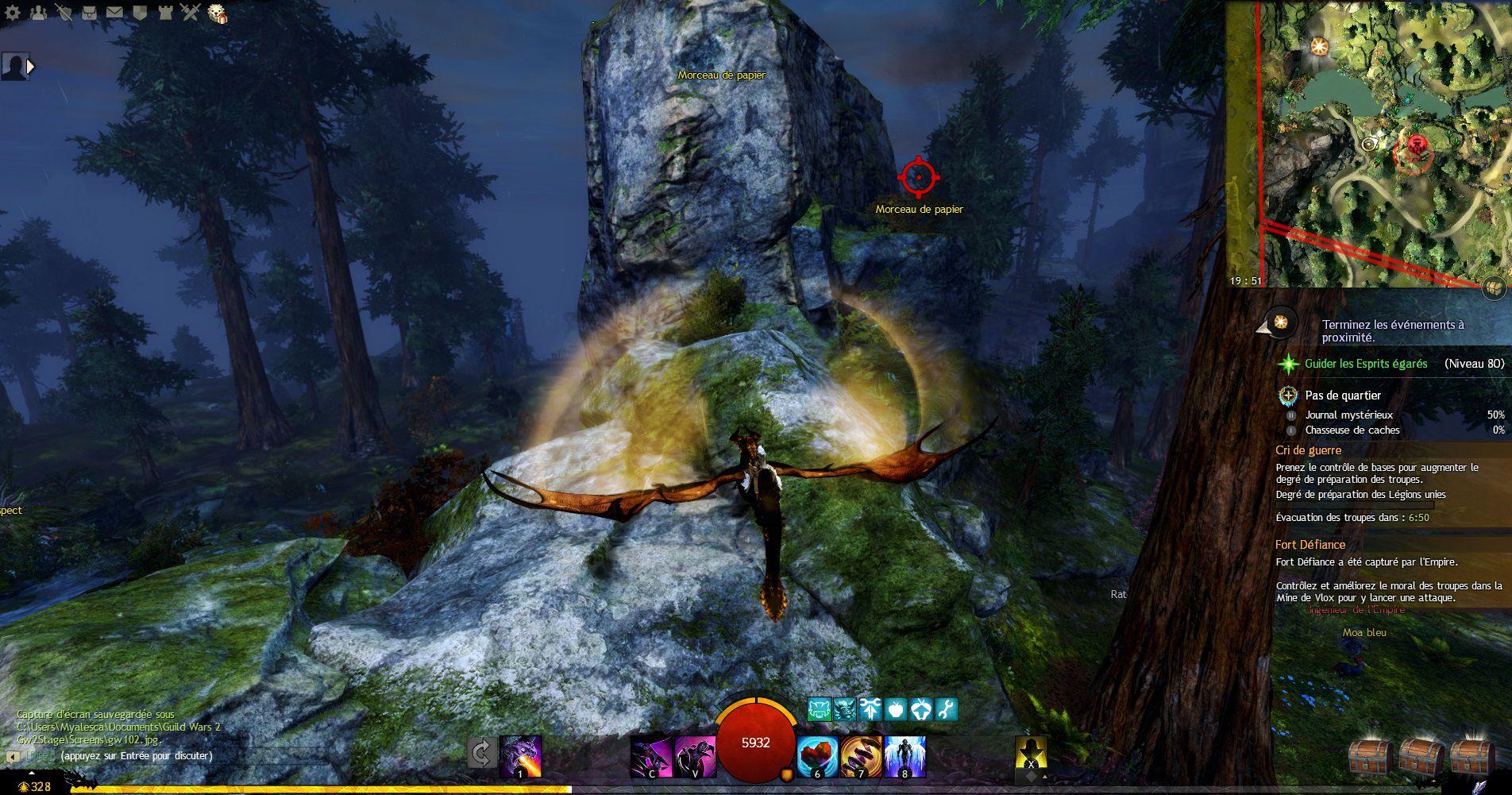
Task: Open the mail envelope icon
Action: click(x=114, y=11)
